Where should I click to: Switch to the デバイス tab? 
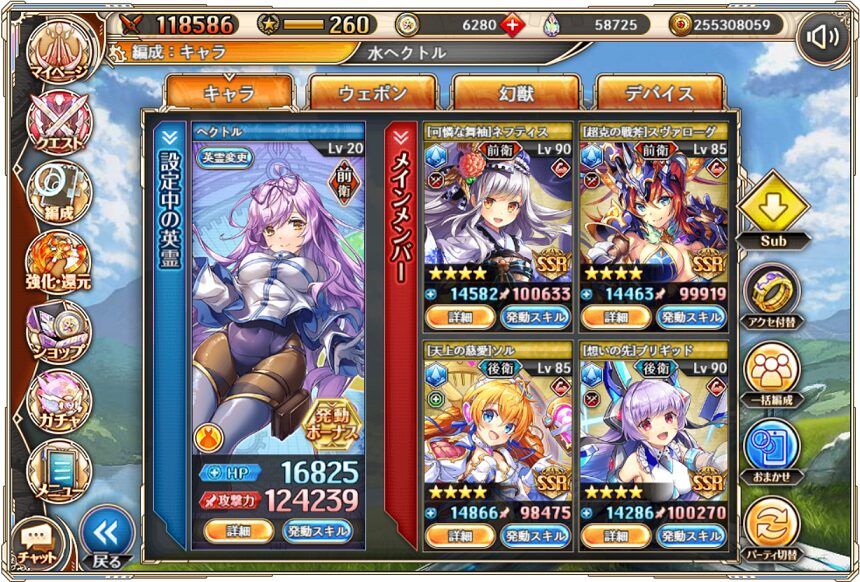[660, 93]
